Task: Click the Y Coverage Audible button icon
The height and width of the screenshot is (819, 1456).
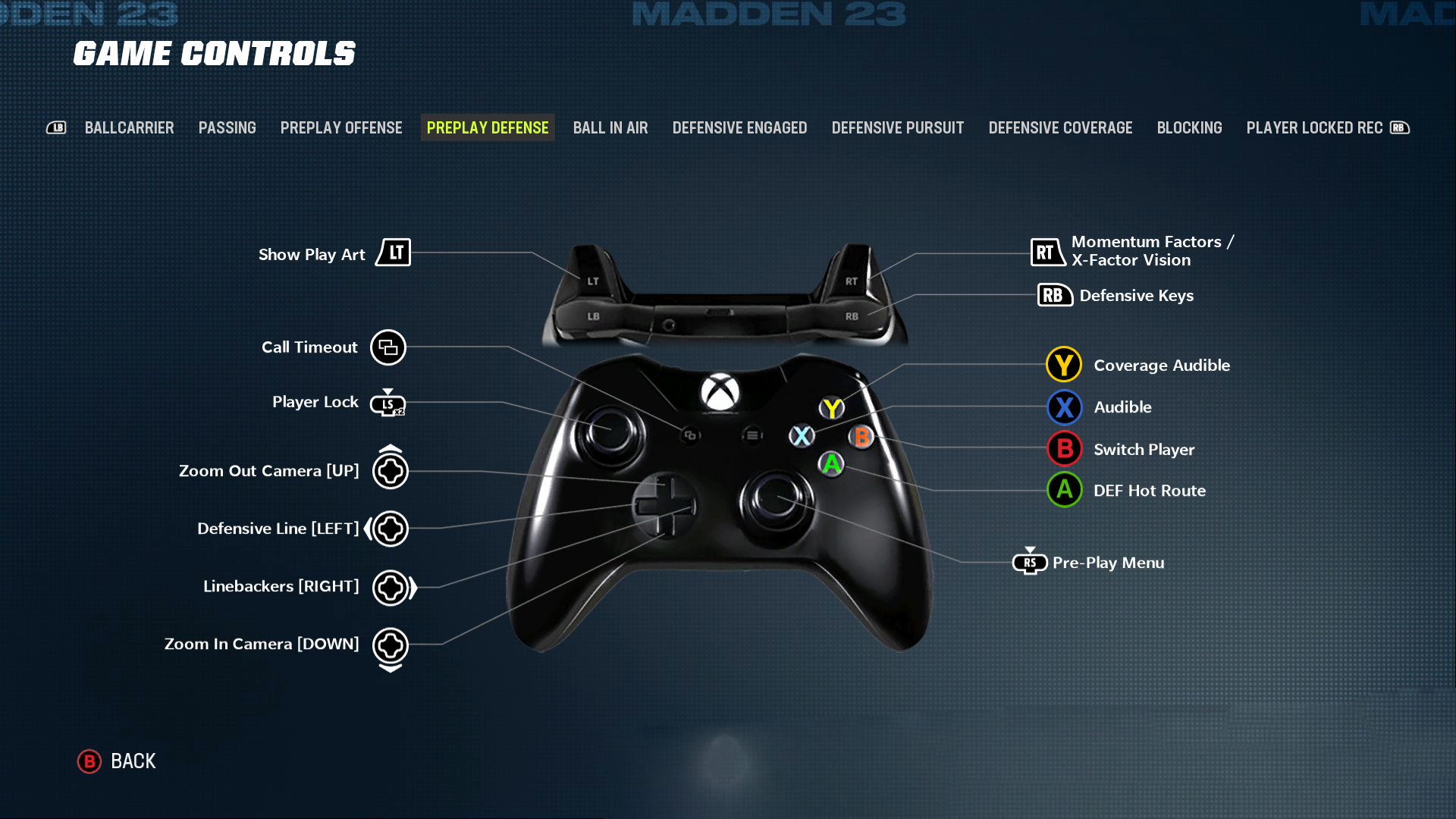Action: click(x=1063, y=365)
